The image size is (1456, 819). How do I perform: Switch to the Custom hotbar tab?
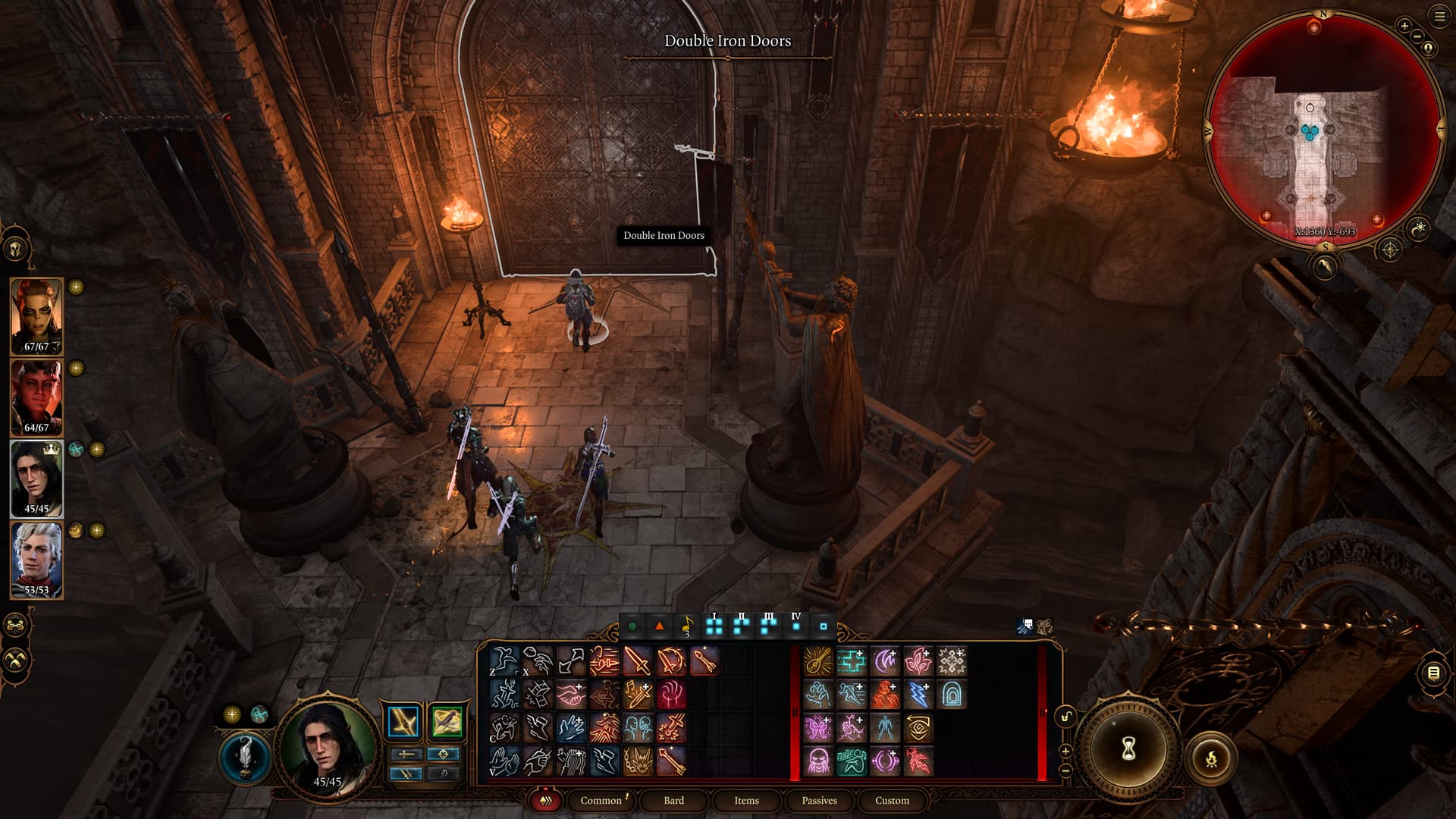tap(892, 800)
